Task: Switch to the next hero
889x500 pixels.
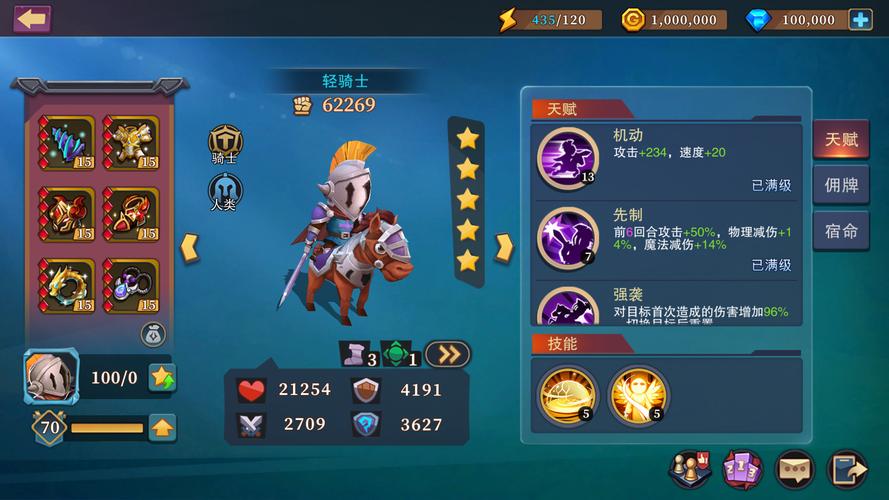Action: [504, 247]
